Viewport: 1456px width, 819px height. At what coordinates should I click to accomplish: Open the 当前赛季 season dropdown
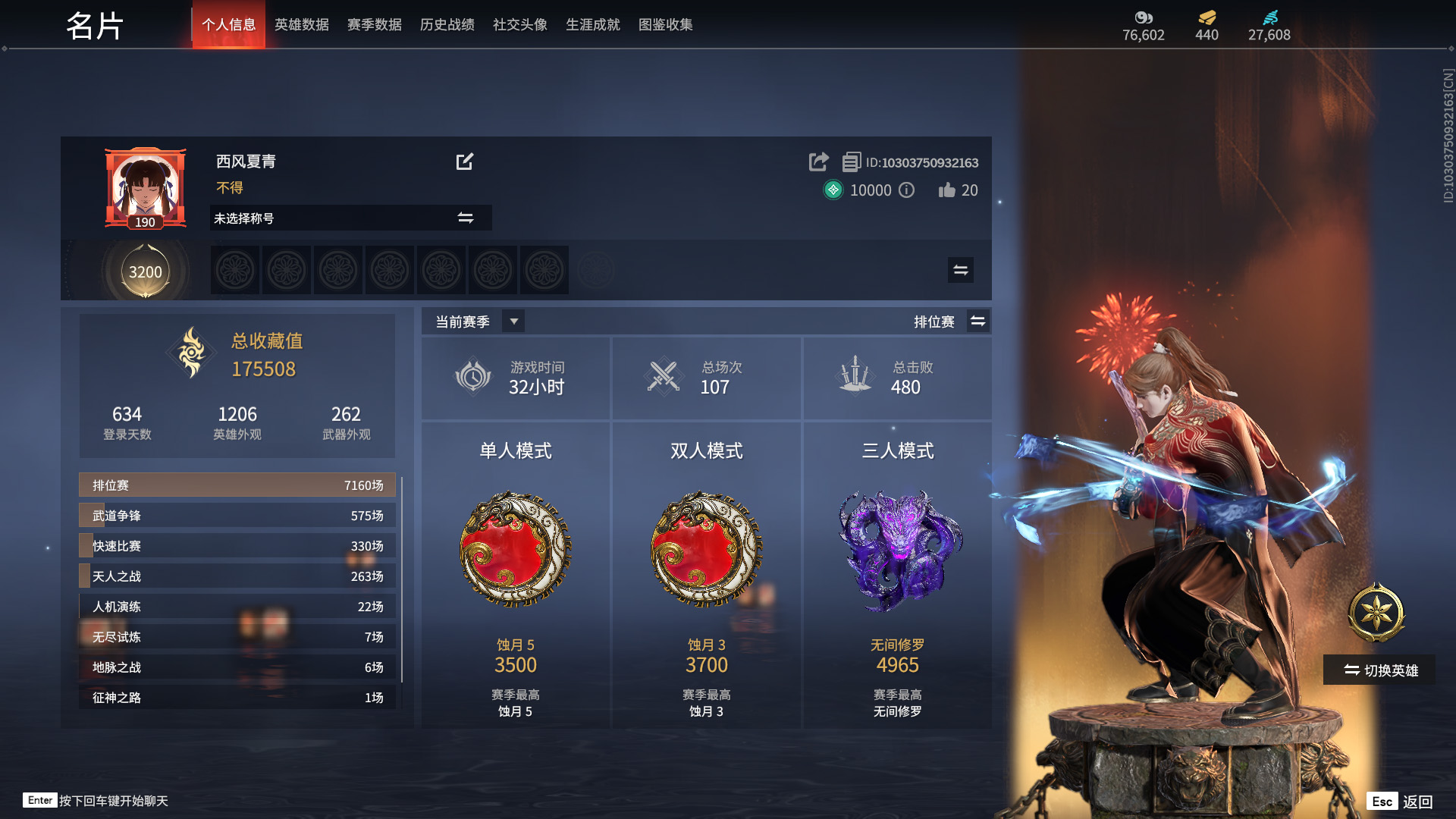tap(513, 321)
